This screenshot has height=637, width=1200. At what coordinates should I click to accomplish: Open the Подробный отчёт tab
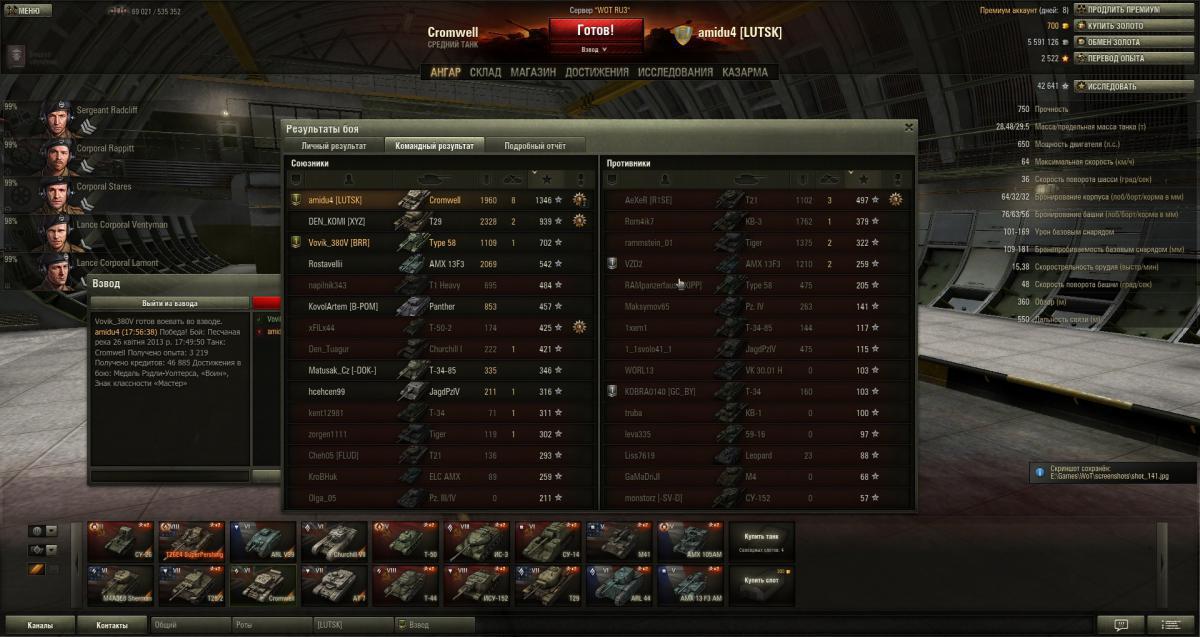pos(534,146)
